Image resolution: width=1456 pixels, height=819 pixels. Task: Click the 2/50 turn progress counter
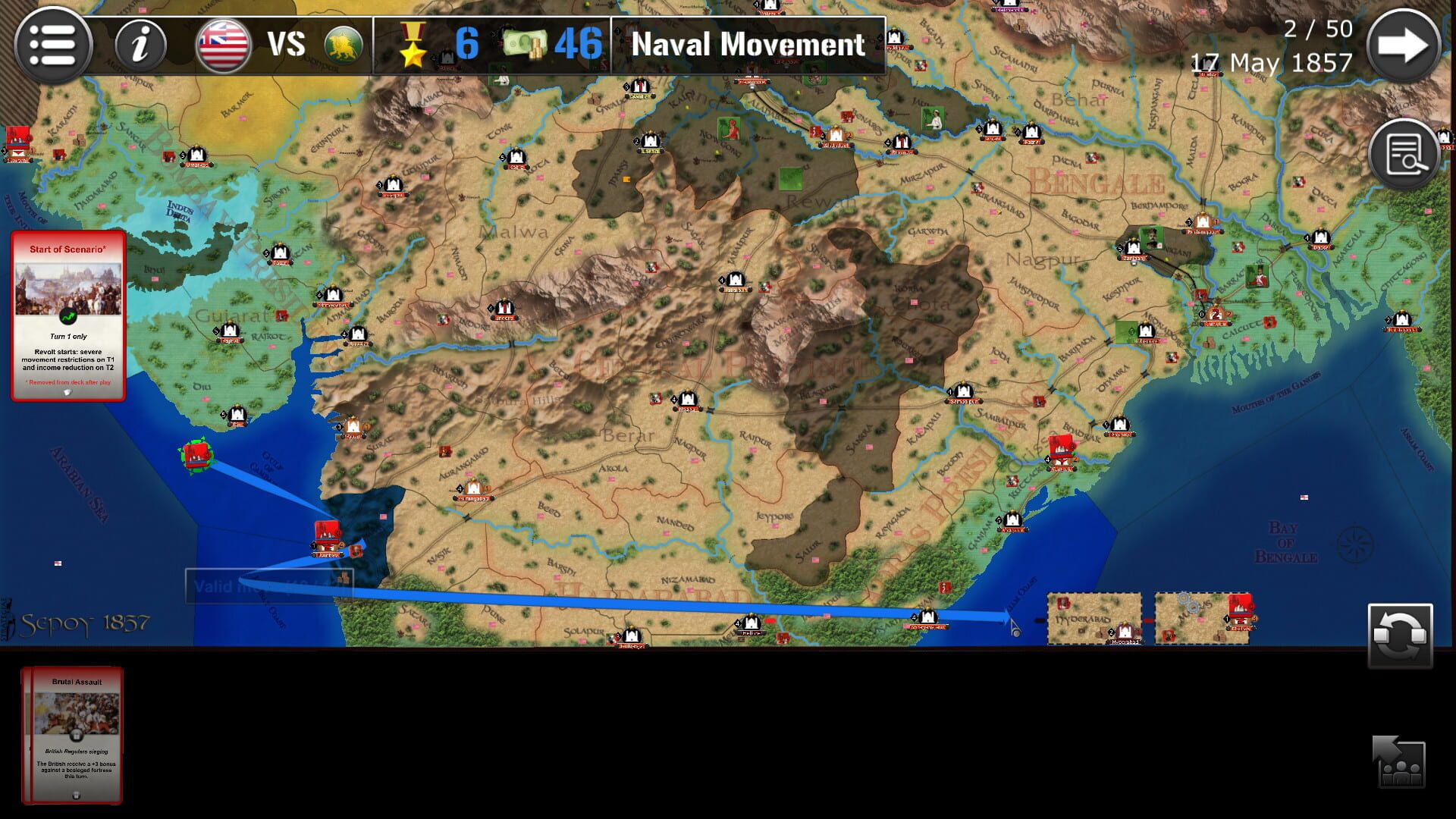tap(1317, 29)
